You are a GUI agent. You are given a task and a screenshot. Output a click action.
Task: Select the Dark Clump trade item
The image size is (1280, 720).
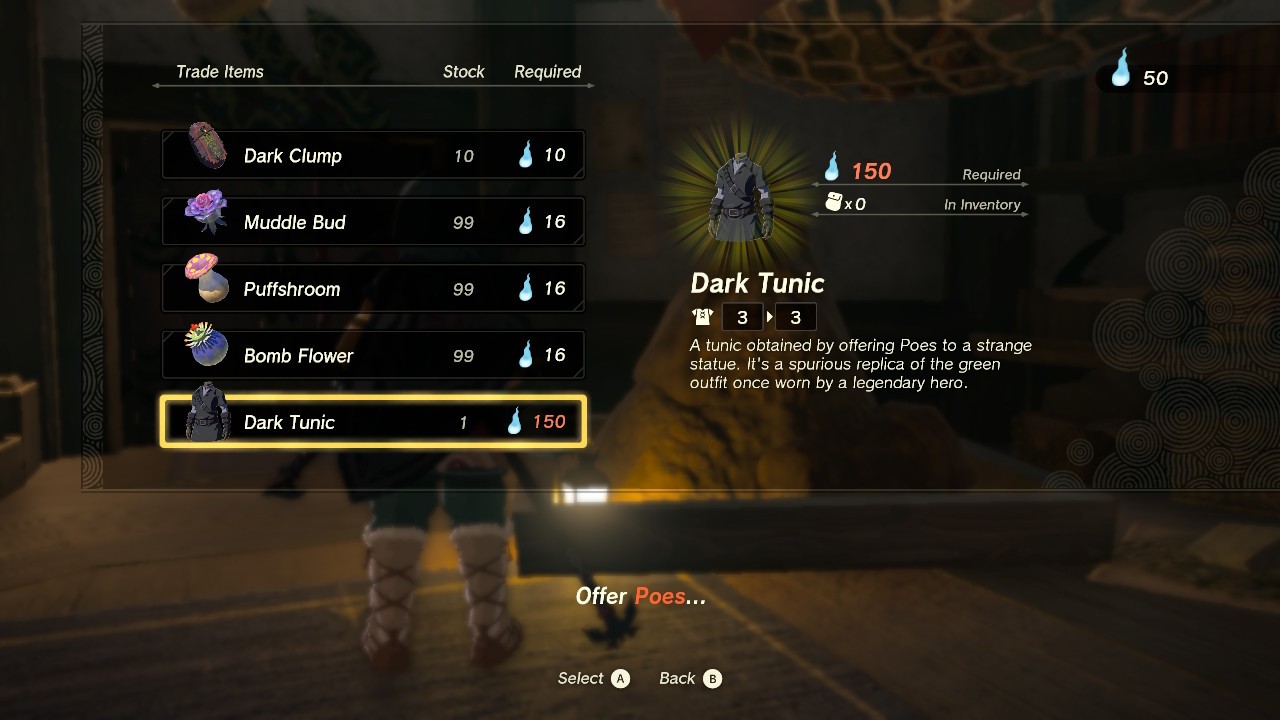pos(373,155)
